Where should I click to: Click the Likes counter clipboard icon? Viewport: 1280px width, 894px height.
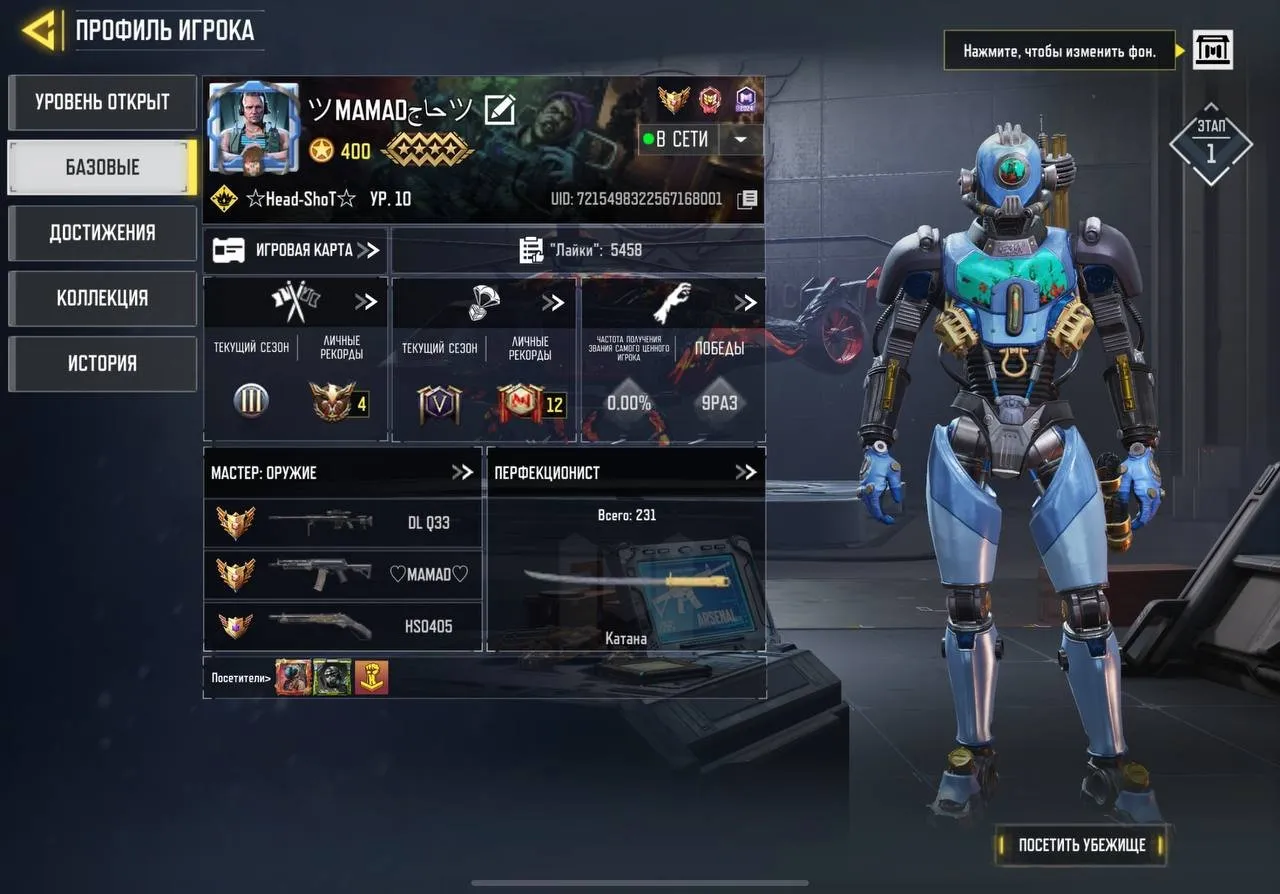[x=531, y=250]
